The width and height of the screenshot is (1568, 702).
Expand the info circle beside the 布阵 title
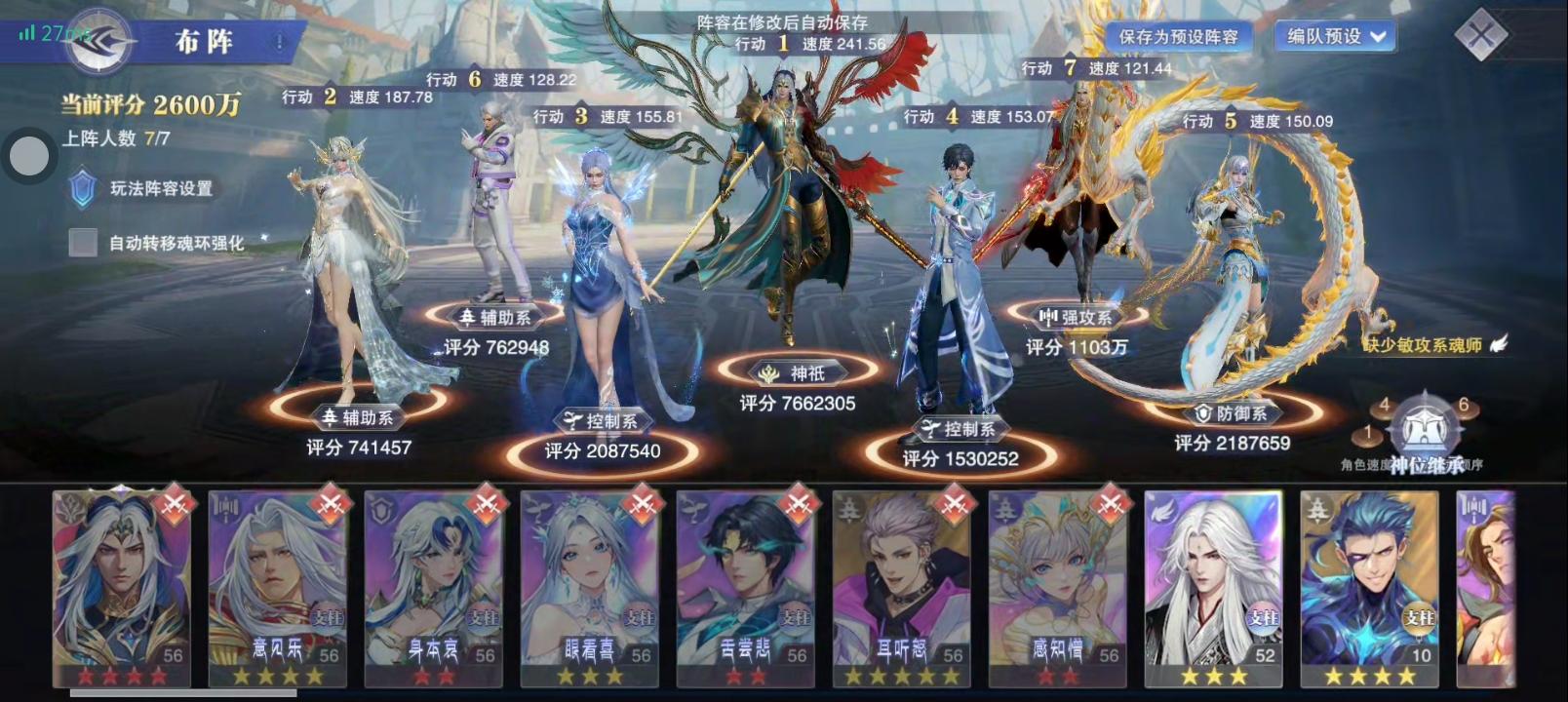[278, 41]
